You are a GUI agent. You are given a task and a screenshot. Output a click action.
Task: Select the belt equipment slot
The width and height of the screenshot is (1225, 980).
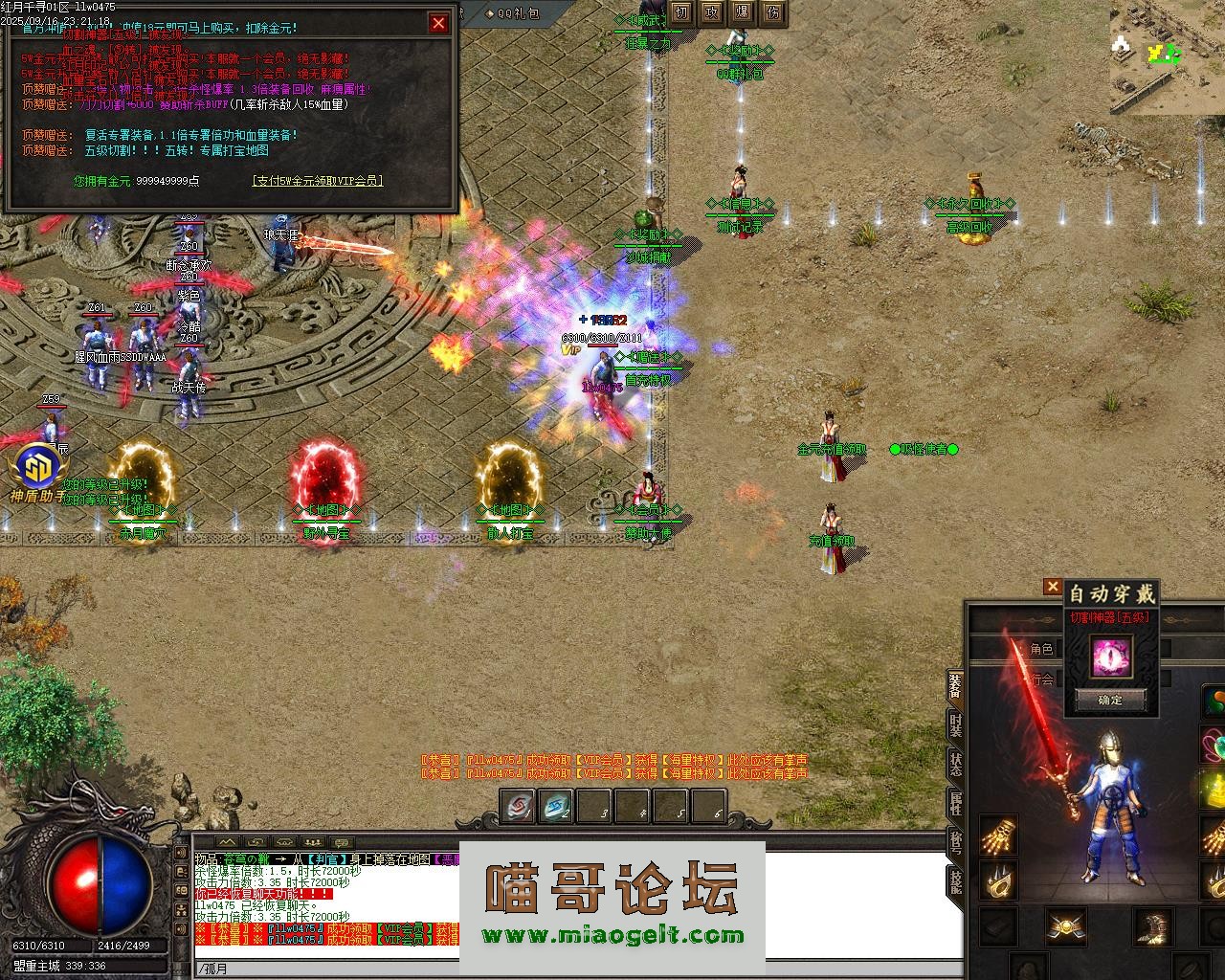[x=1065, y=926]
